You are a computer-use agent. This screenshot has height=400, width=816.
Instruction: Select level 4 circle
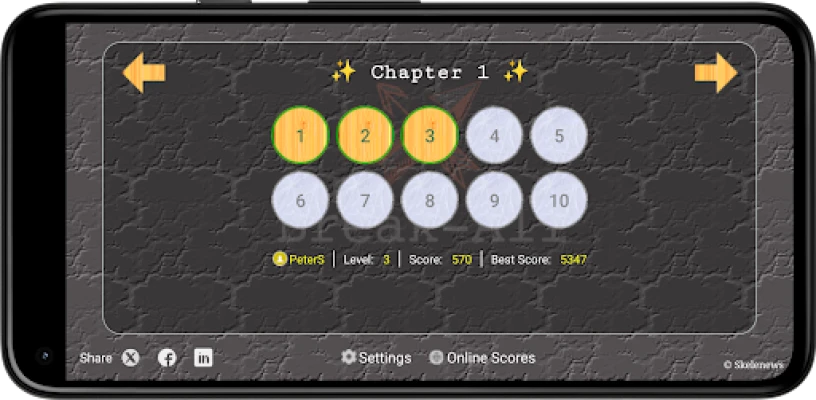494,135
